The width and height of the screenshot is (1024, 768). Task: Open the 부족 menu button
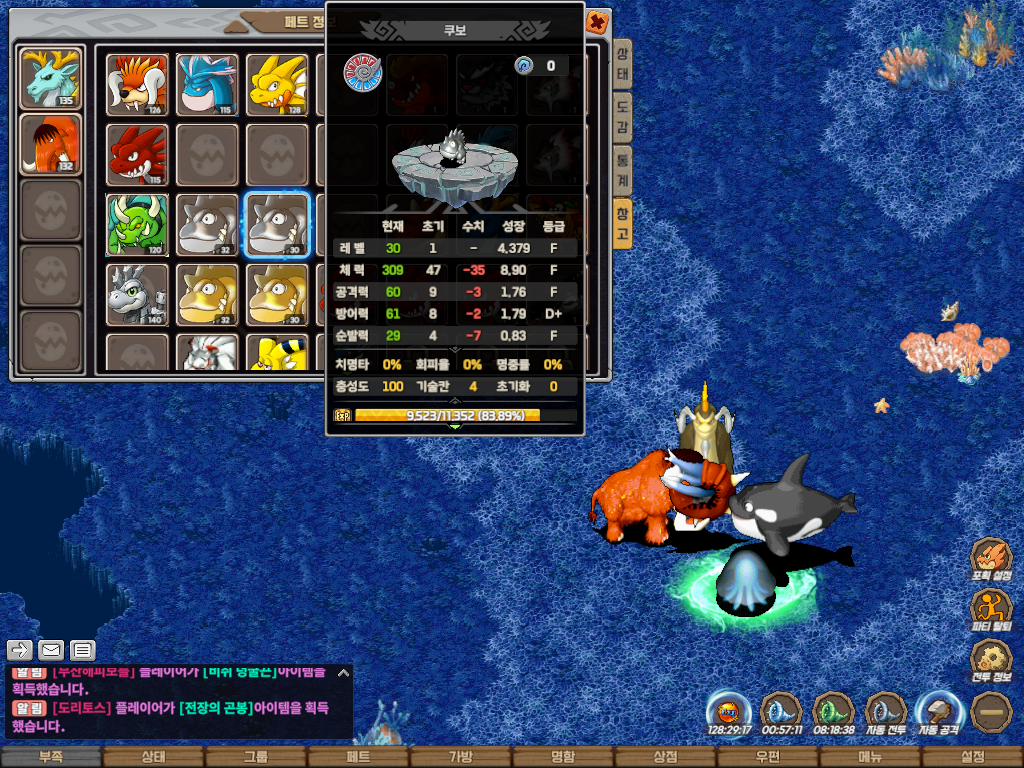click(50, 758)
